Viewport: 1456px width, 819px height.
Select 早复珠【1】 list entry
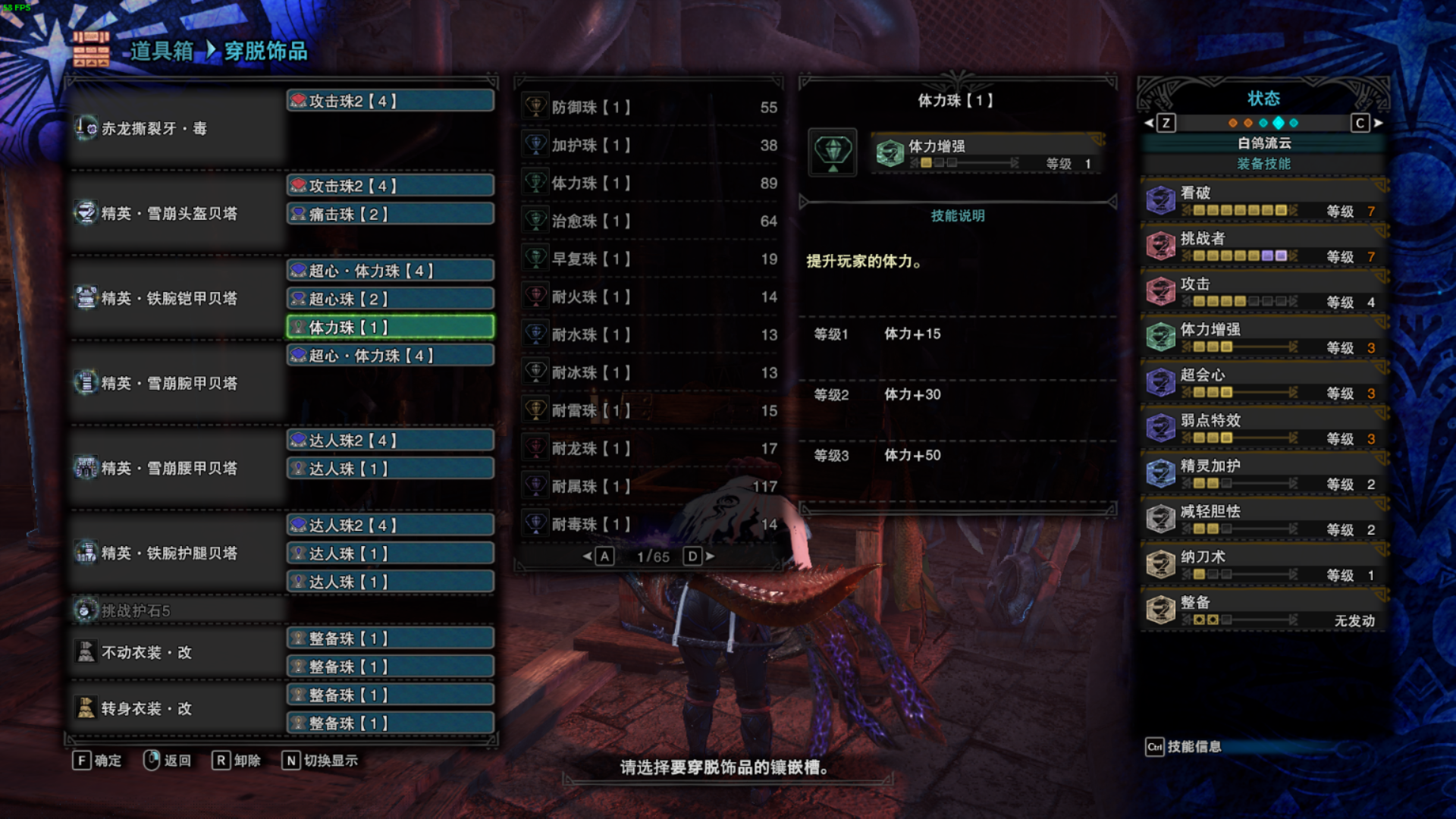649,259
